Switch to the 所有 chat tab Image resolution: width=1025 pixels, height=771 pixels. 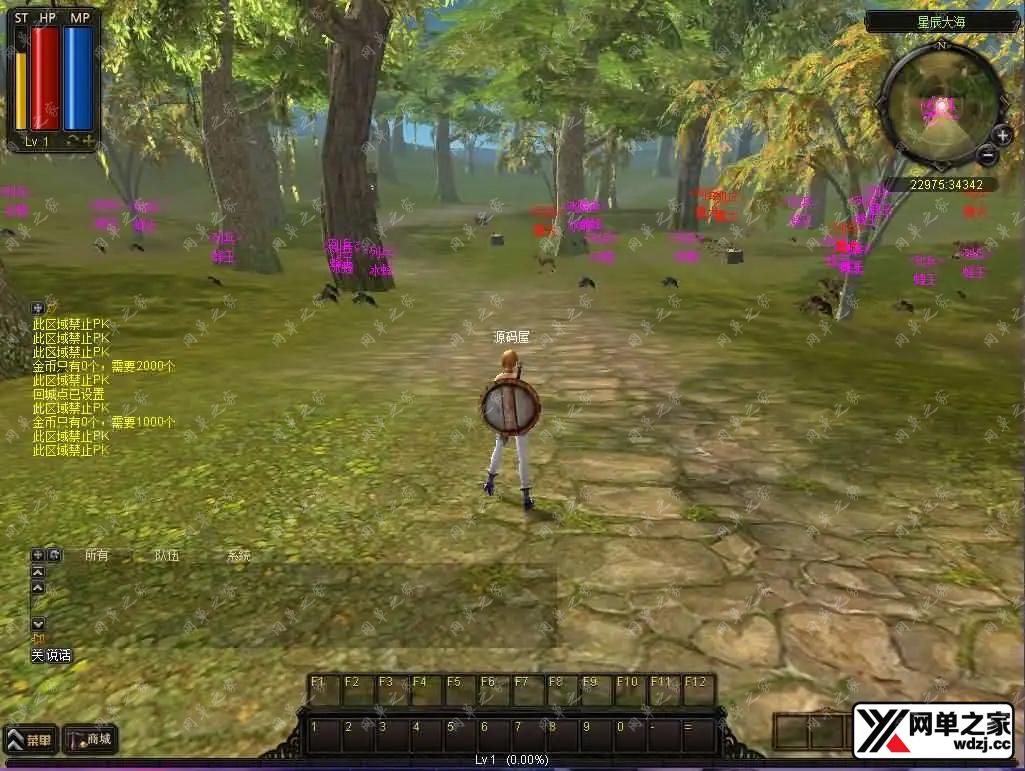pyautogui.click(x=96, y=555)
